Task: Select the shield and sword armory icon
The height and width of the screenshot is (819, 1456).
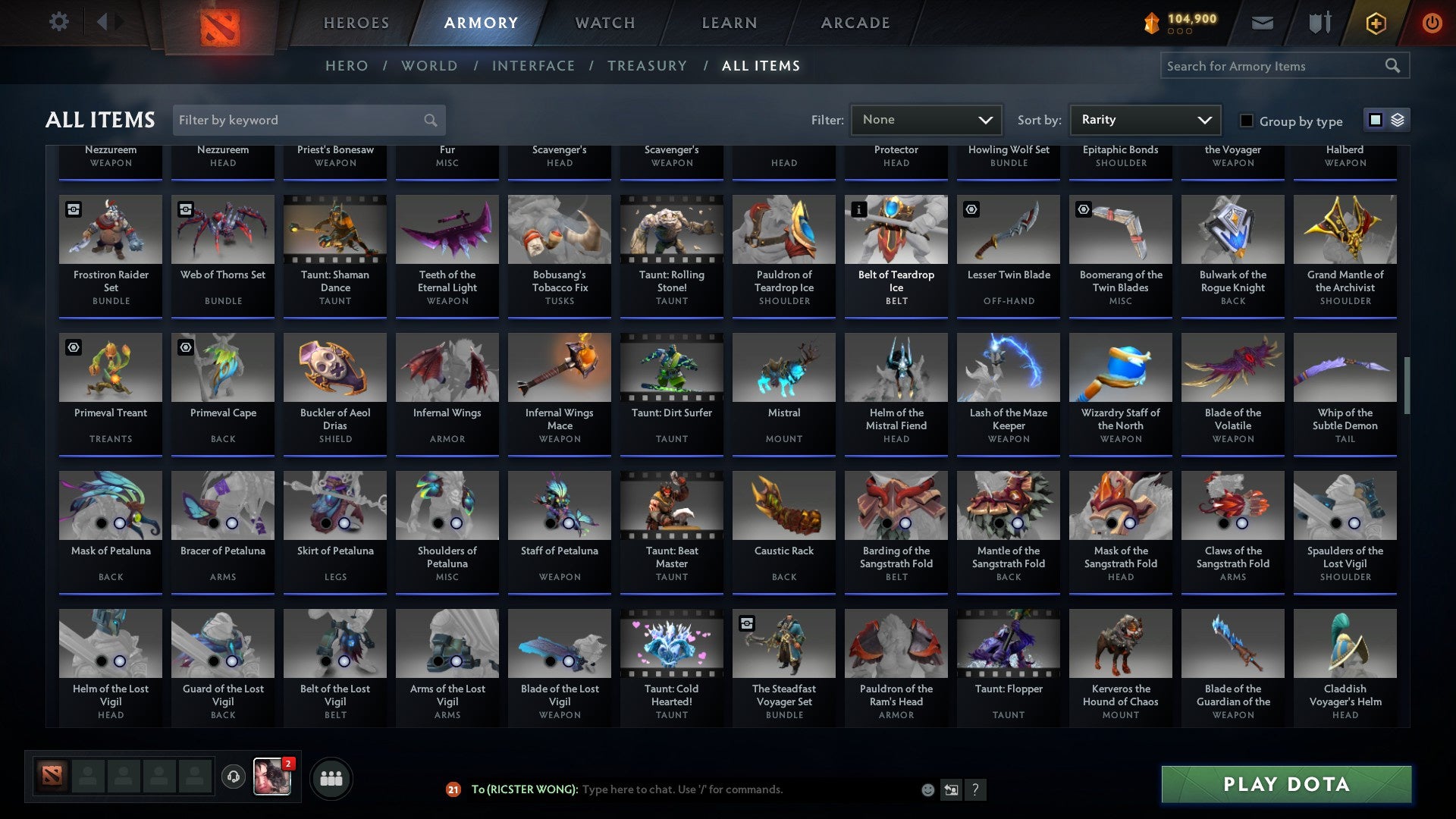Action: tap(1319, 23)
